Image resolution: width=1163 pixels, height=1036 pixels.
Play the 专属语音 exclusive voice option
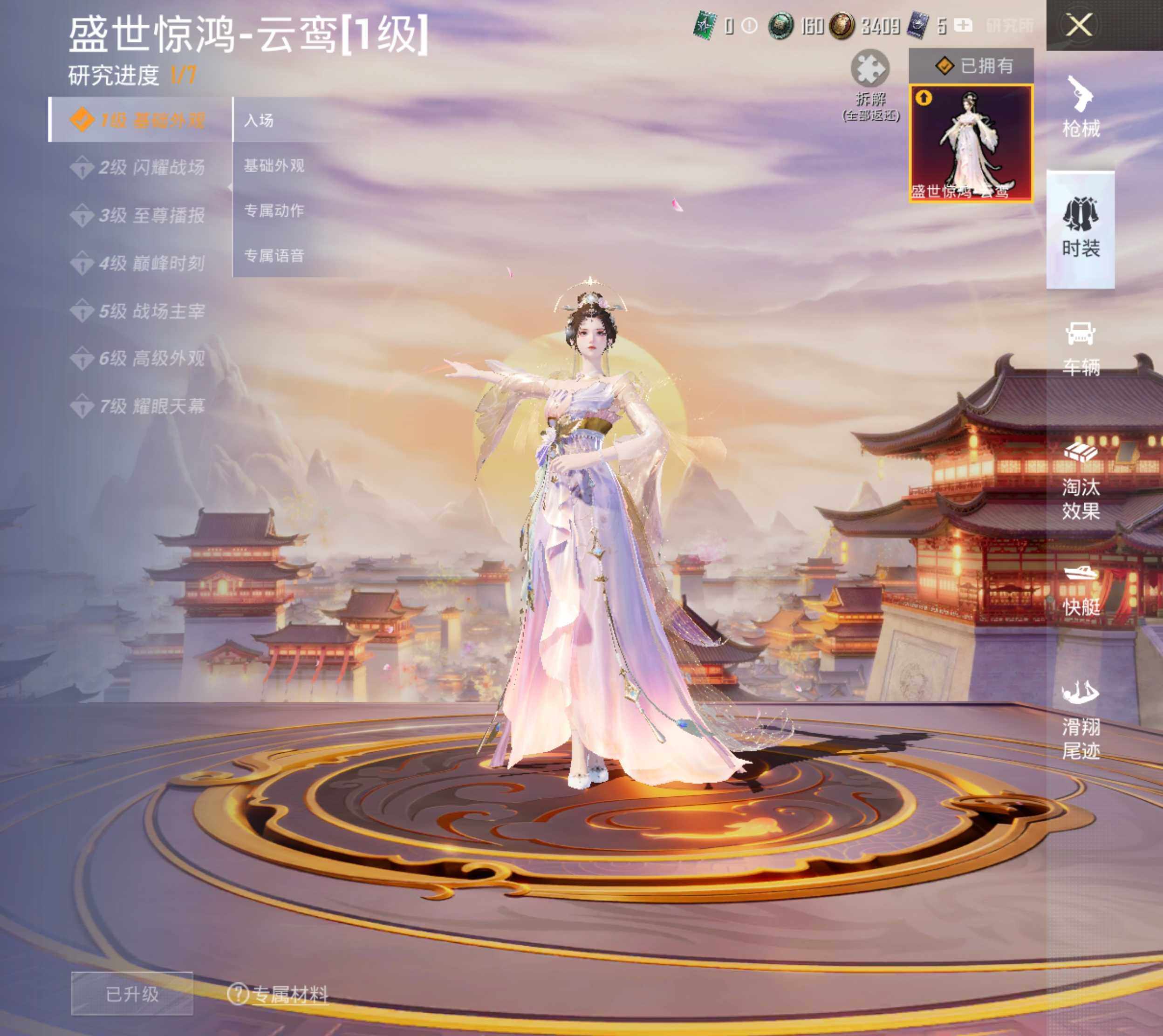pos(274,256)
